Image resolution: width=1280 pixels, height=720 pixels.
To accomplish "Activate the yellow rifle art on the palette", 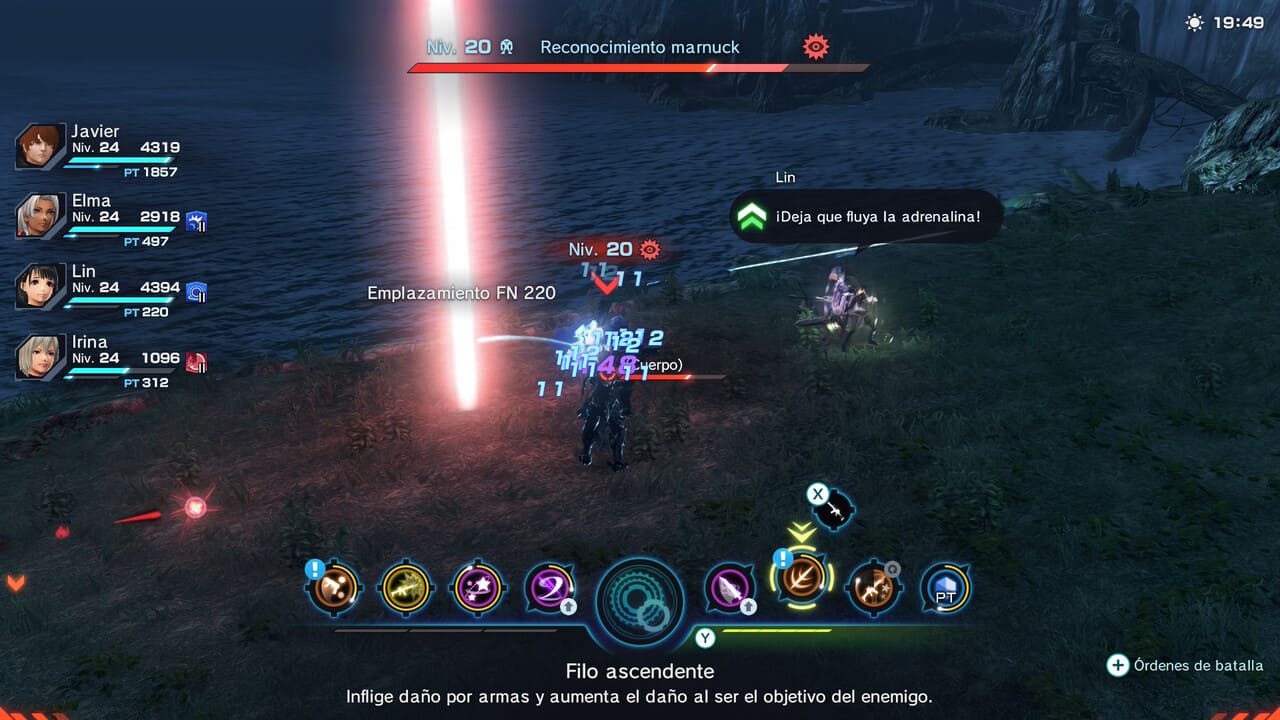I will (406, 589).
